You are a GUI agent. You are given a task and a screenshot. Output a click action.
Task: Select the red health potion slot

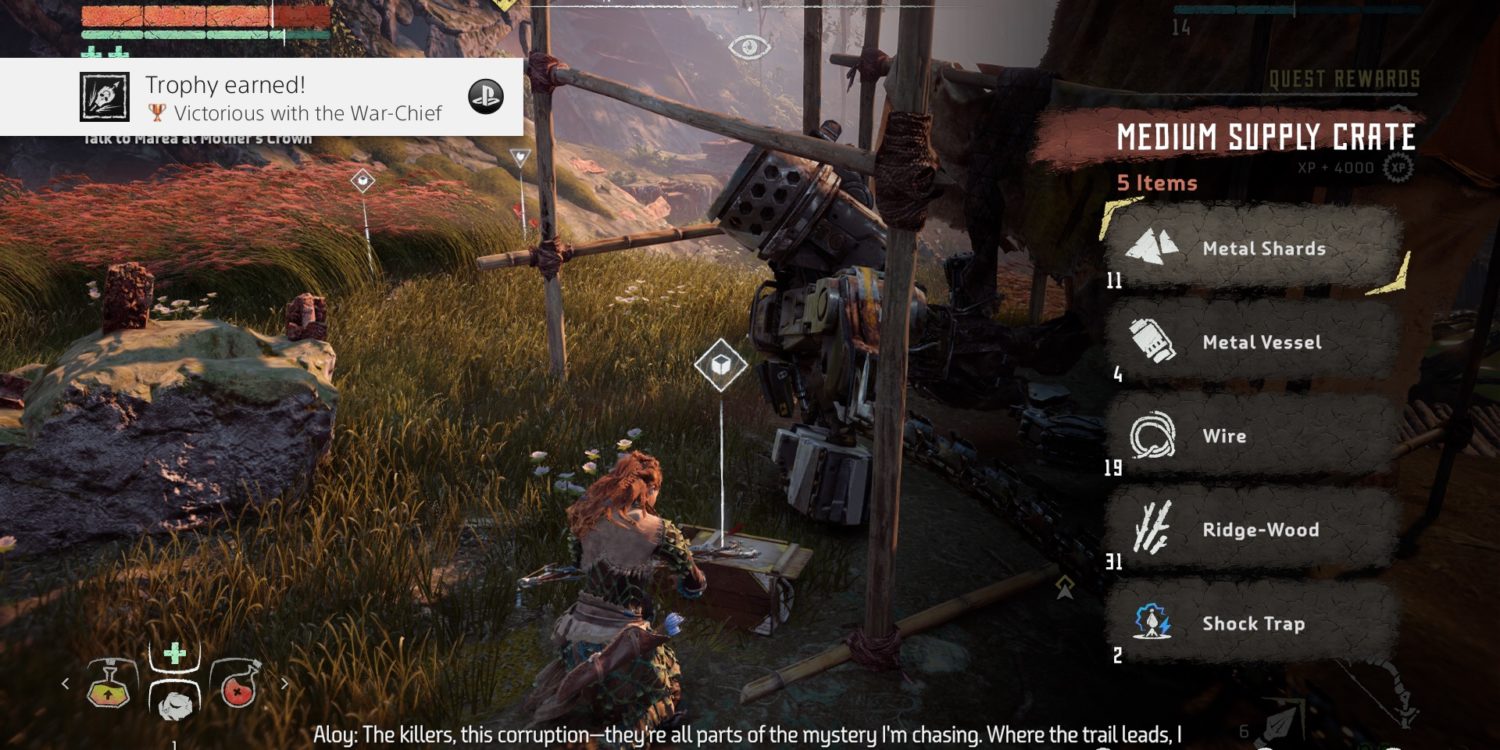(237, 683)
